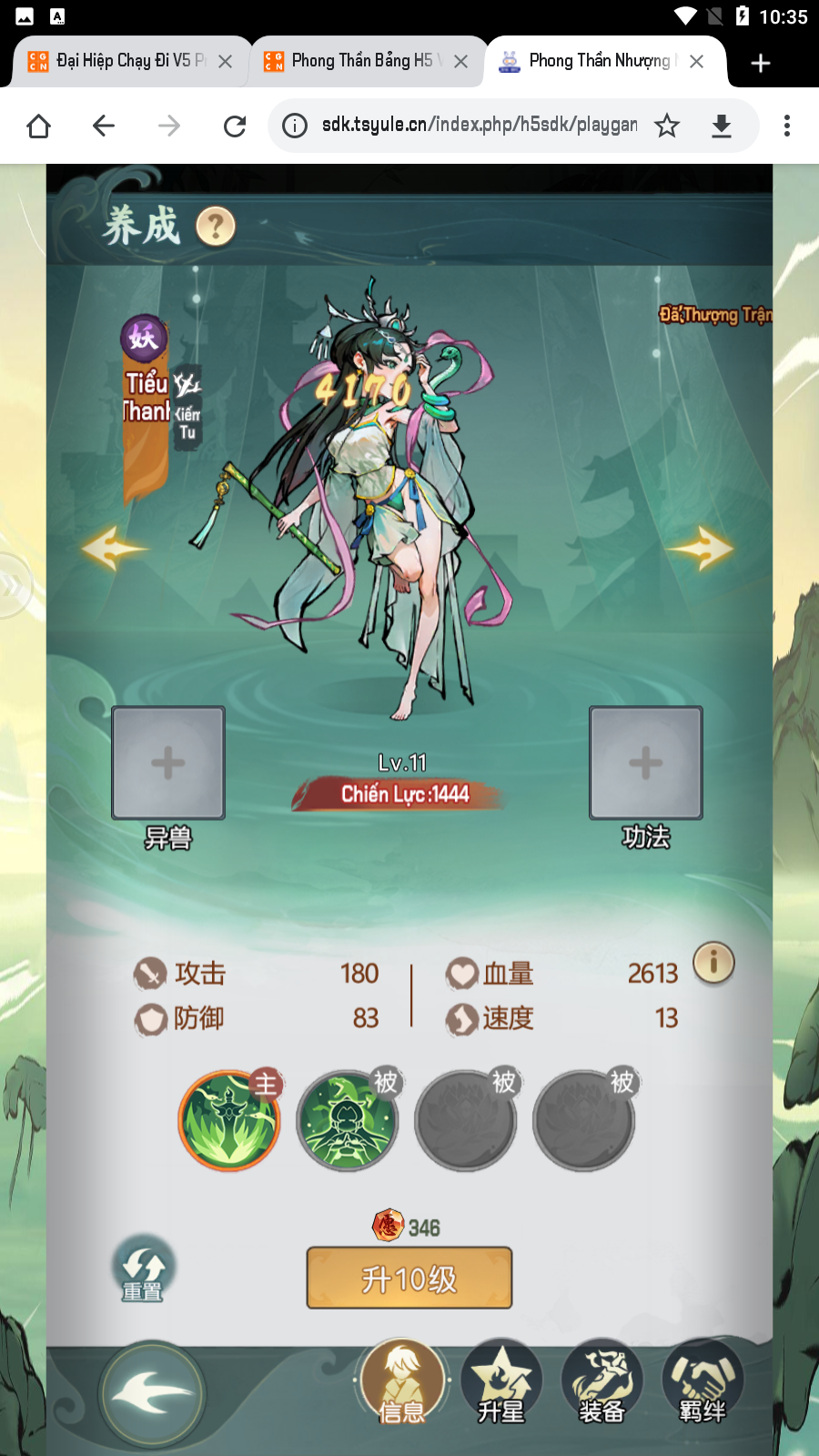
Task: Reload the browser page
Action: (235, 126)
